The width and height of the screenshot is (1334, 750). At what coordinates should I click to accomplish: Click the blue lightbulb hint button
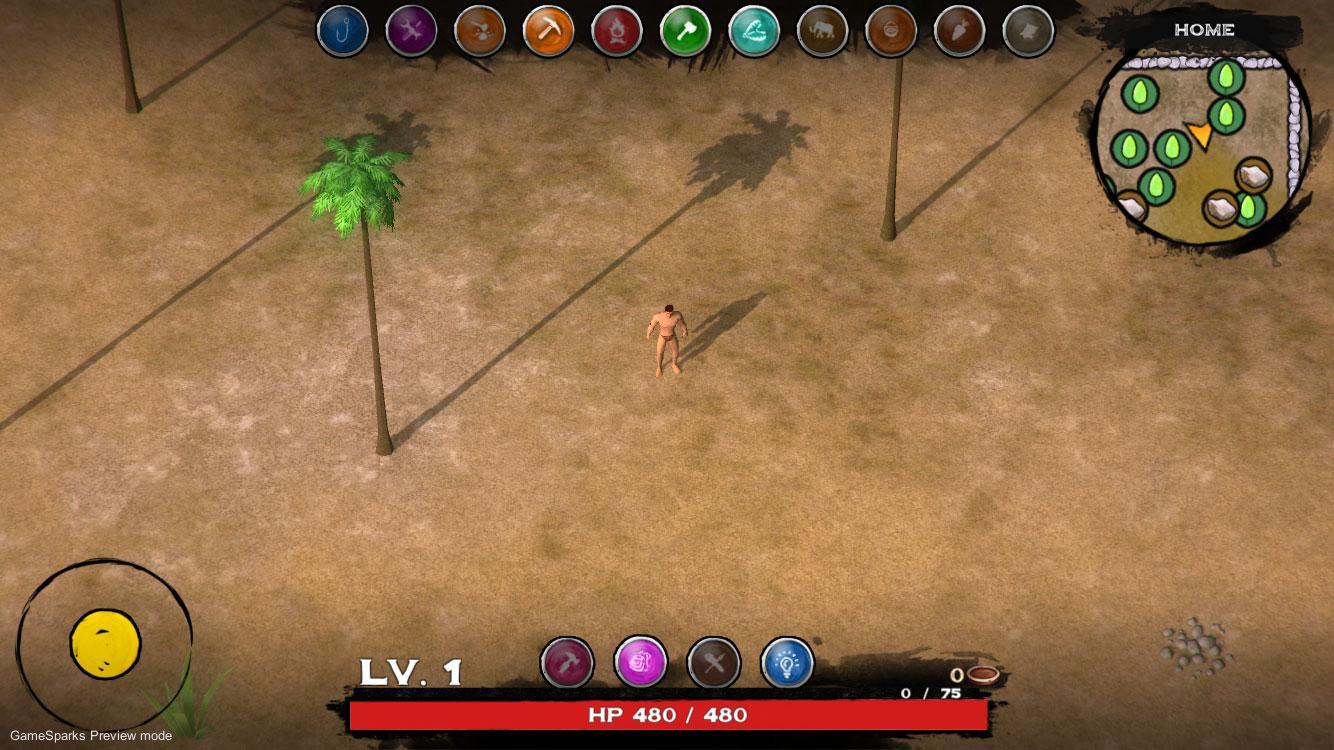pos(787,662)
